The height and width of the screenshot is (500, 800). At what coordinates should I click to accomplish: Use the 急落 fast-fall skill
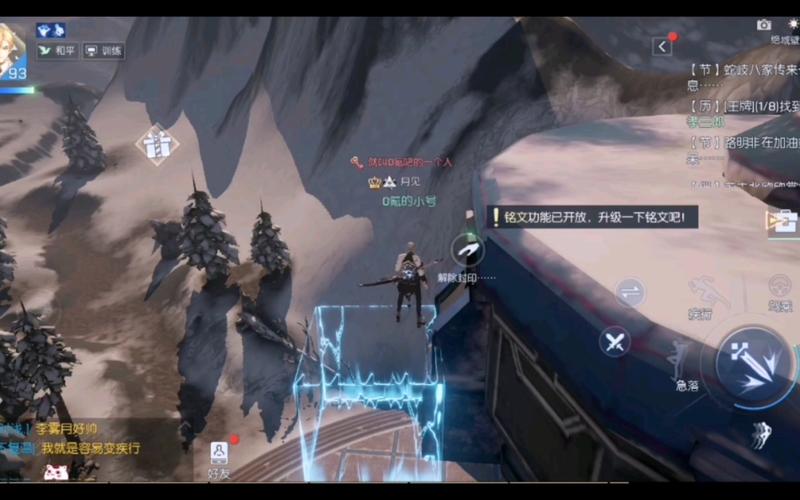[682, 362]
